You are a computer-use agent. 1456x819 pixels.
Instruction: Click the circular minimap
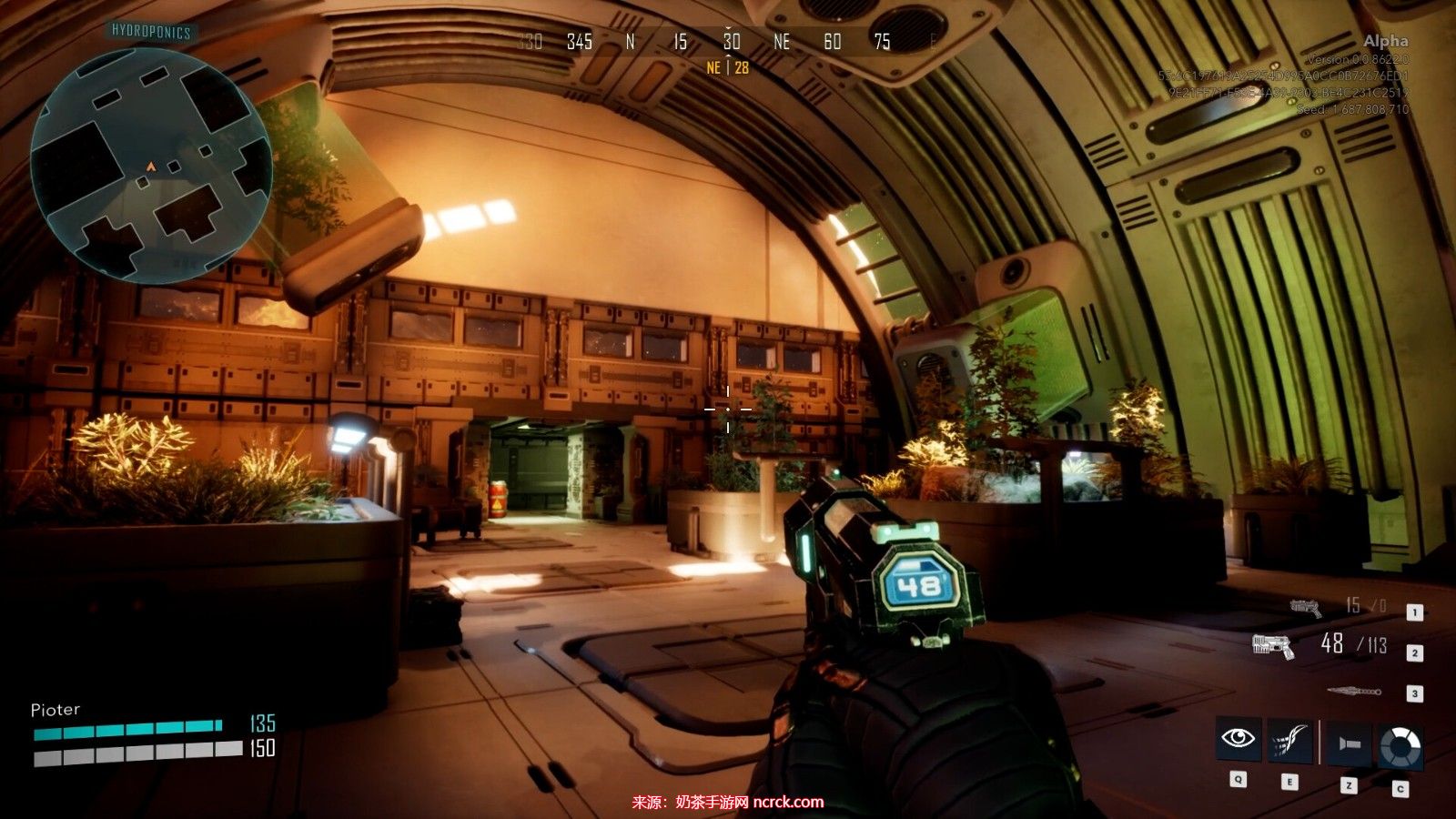click(151, 165)
